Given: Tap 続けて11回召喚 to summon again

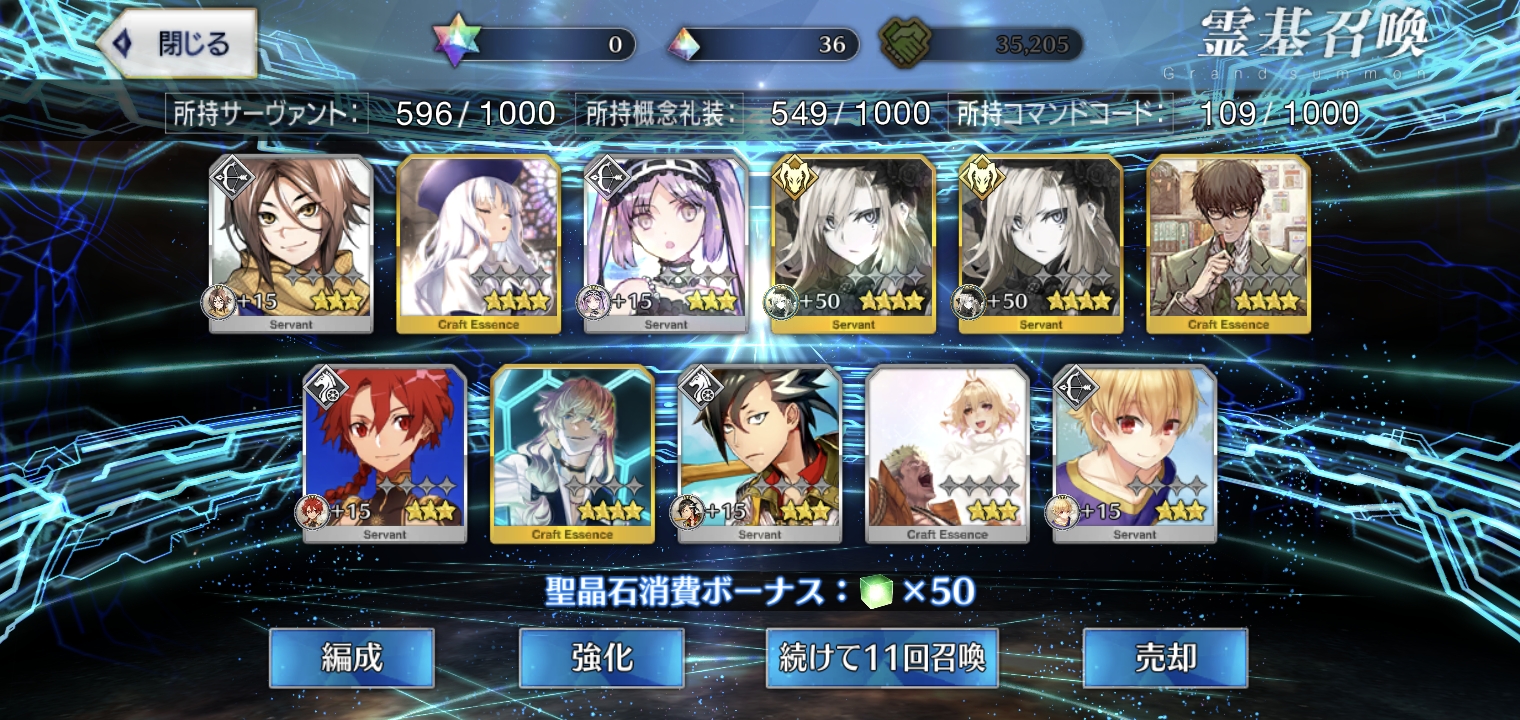Looking at the screenshot, I should (882, 658).
